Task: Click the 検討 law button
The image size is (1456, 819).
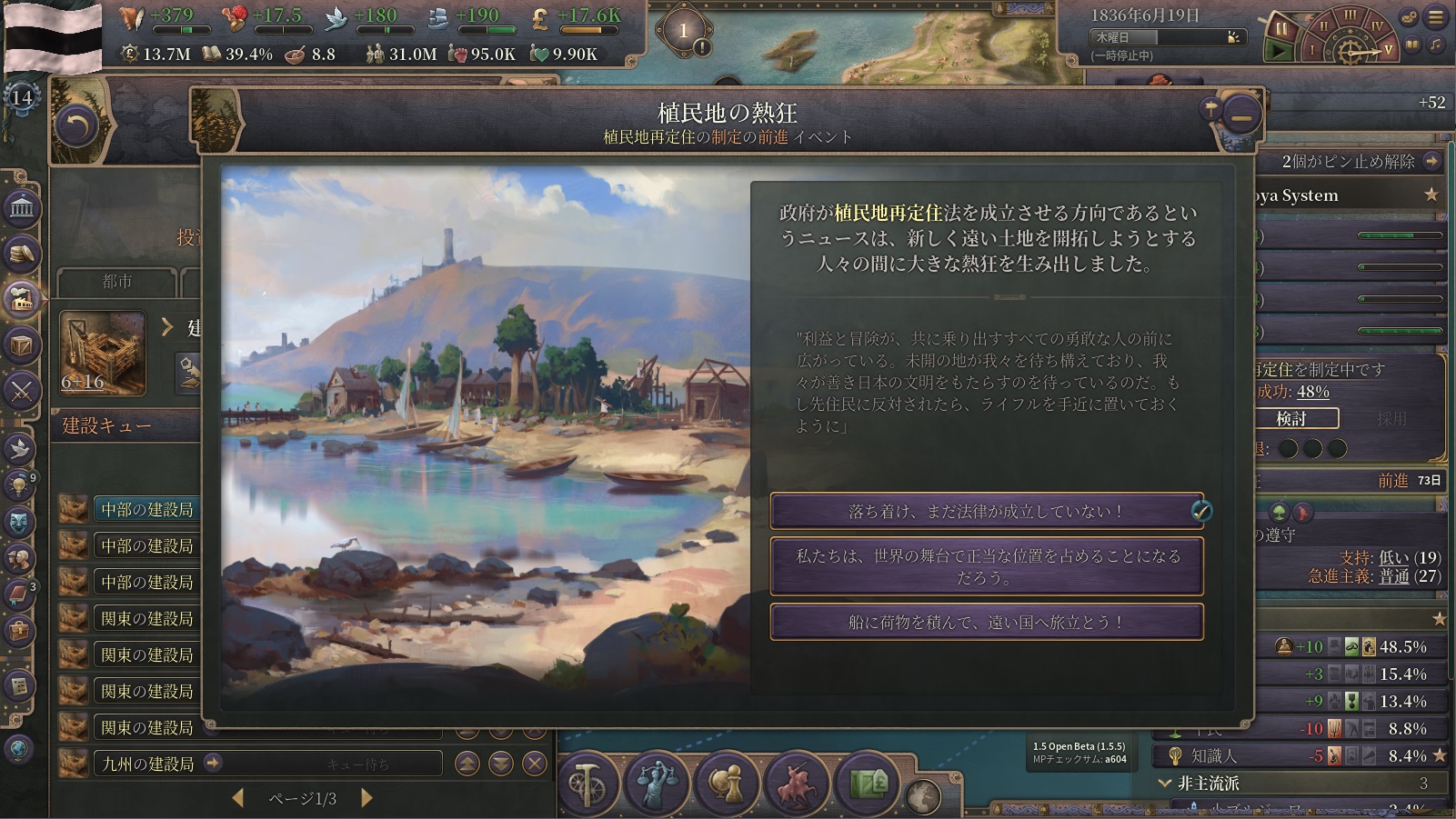Action: 1291,418
